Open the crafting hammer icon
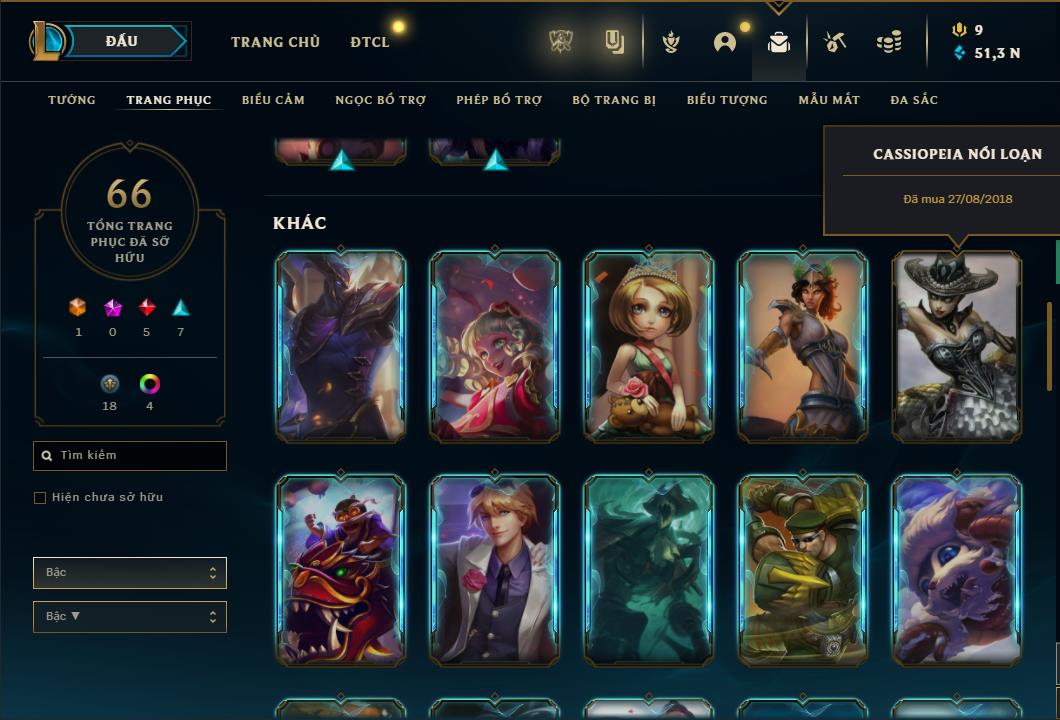Image resolution: width=1060 pixels, height=720 pixels. 835,42
